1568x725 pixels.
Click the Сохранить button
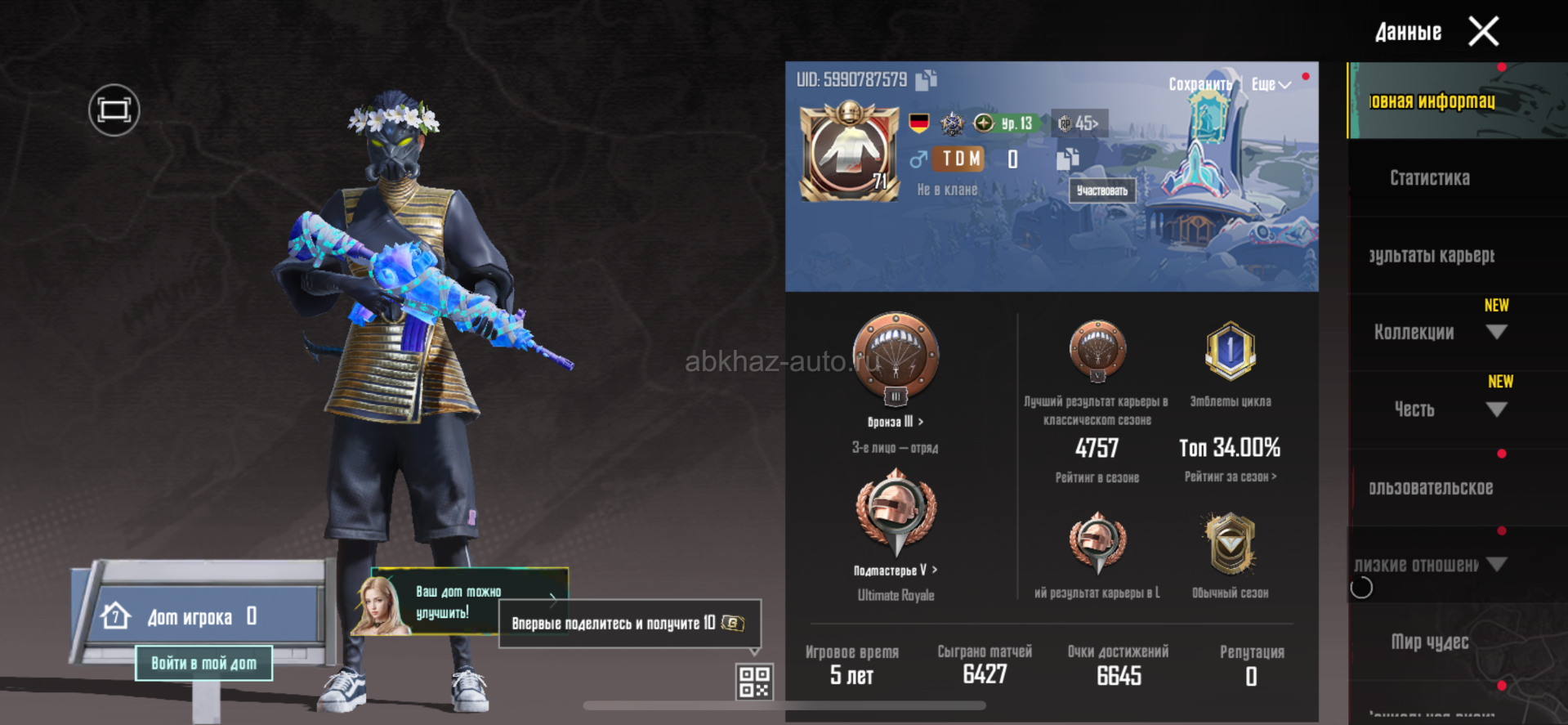tap(1199, 84)
